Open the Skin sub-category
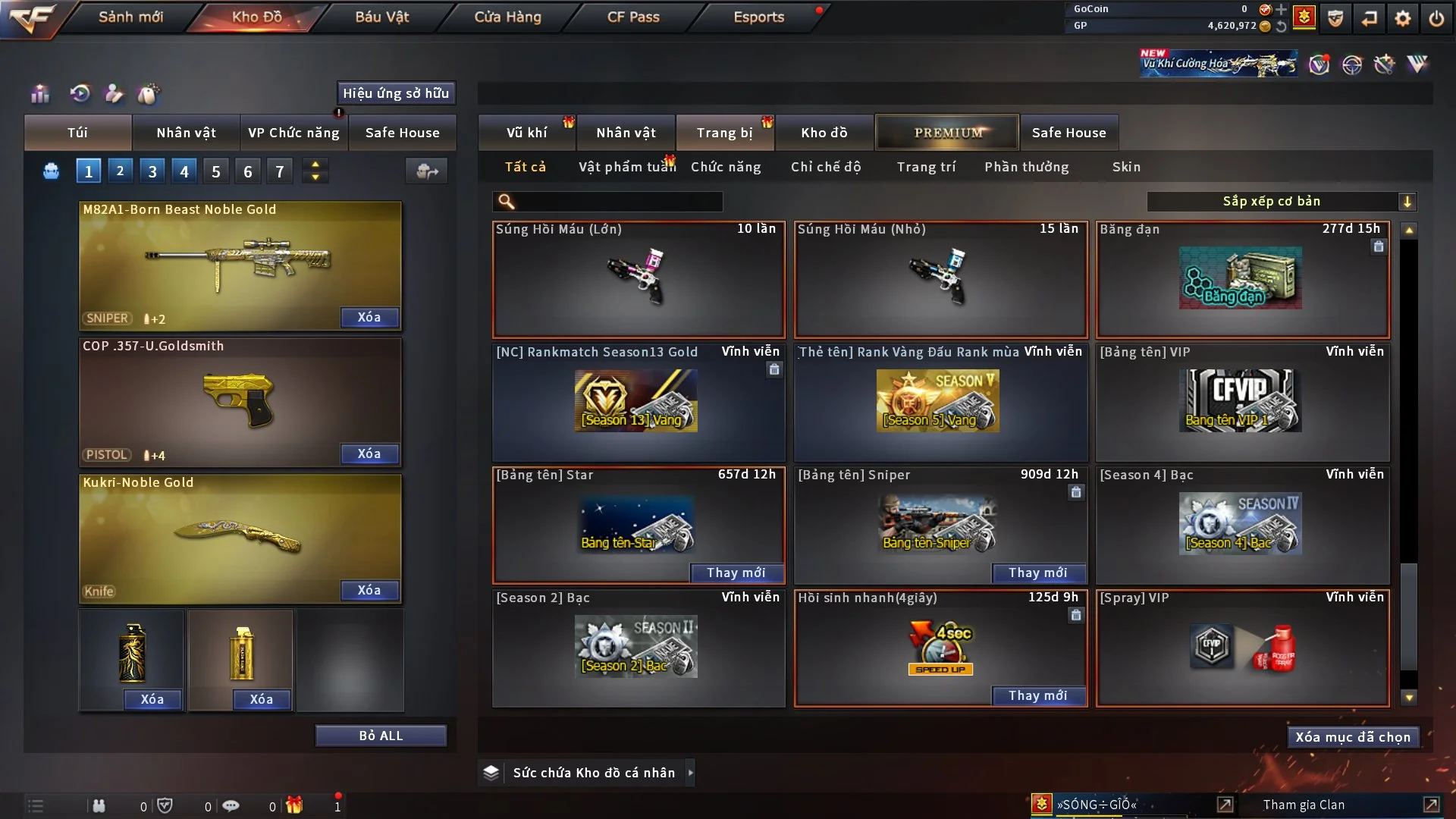Image resolution: width=1456 pixels, height=819 pixels. pos(1126,167)
